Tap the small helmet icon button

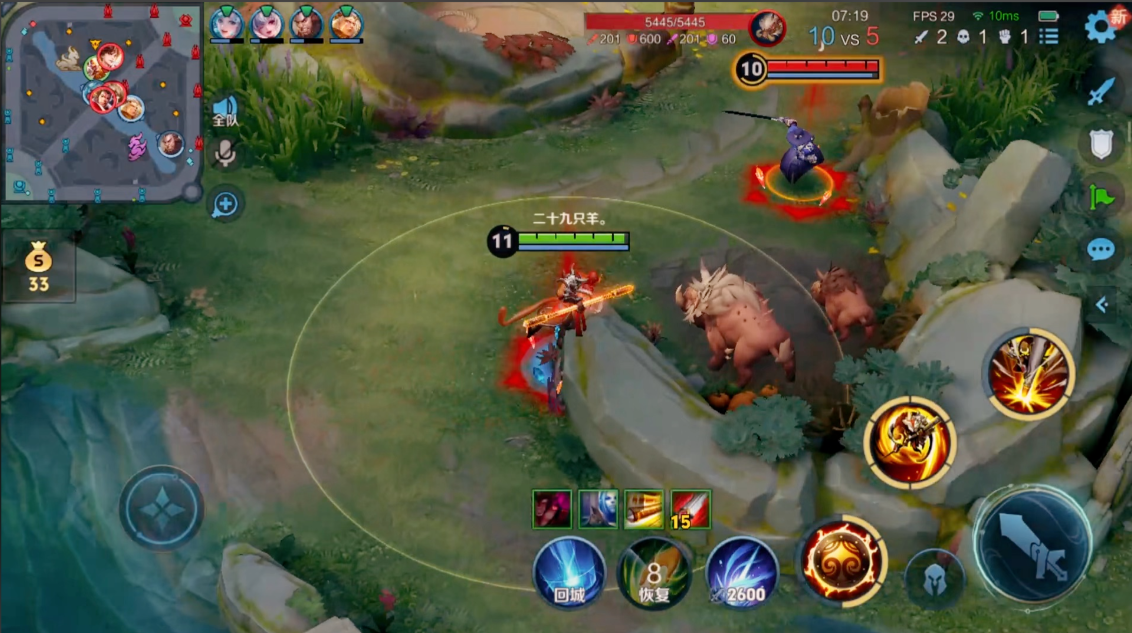coord(934,579)
